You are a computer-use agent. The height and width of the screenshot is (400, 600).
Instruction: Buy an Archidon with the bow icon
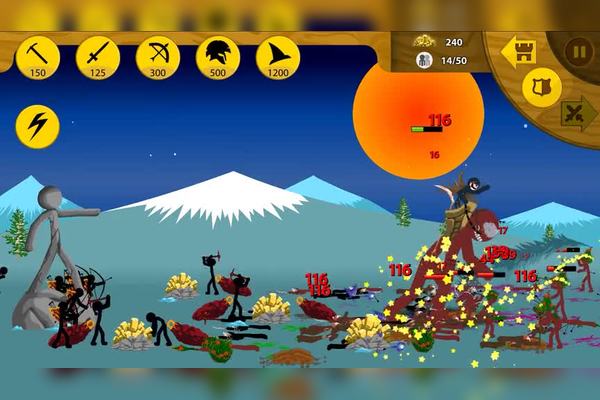point(158,56)
